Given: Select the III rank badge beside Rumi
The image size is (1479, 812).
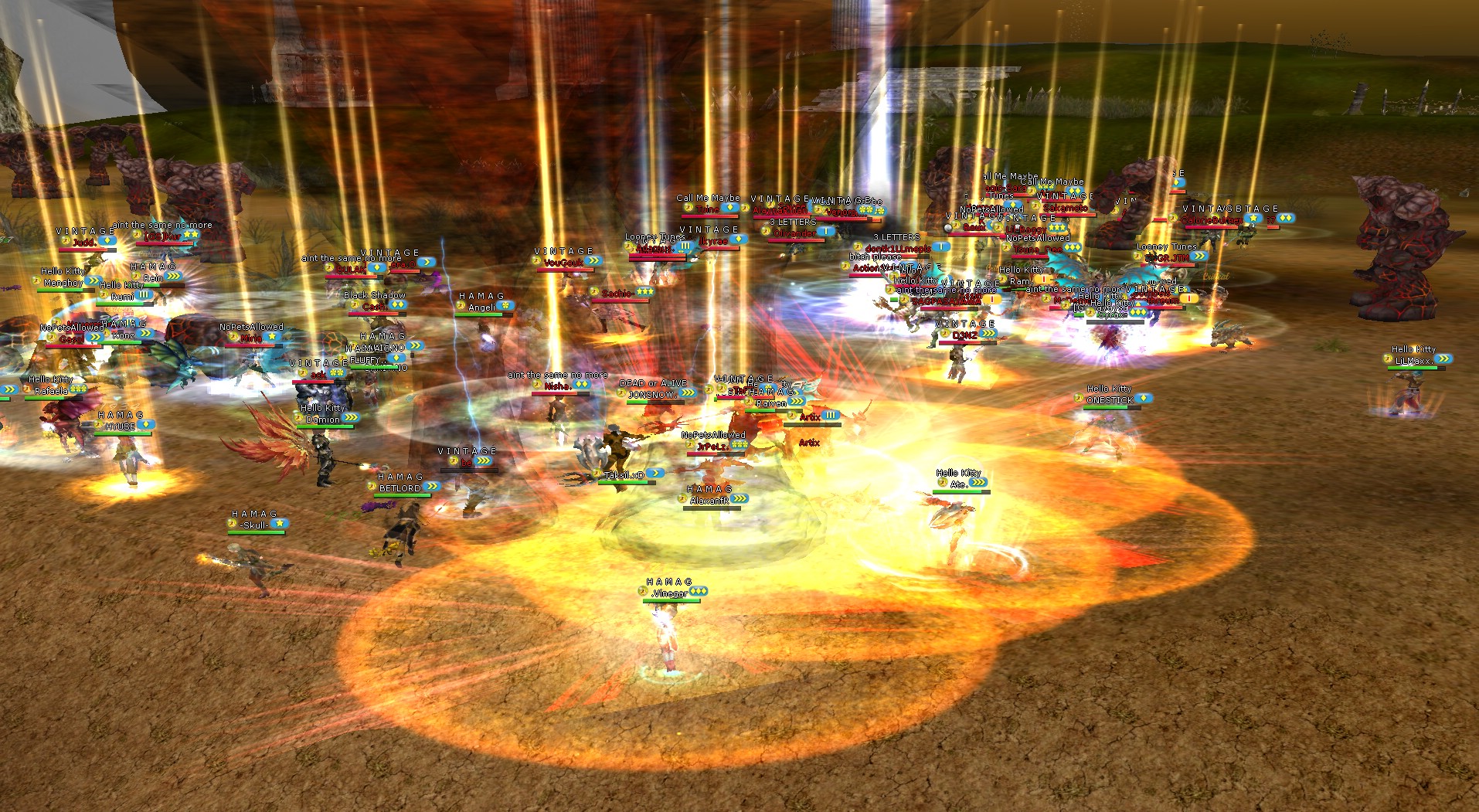Looking at the screenshot, I should [144, 296].
